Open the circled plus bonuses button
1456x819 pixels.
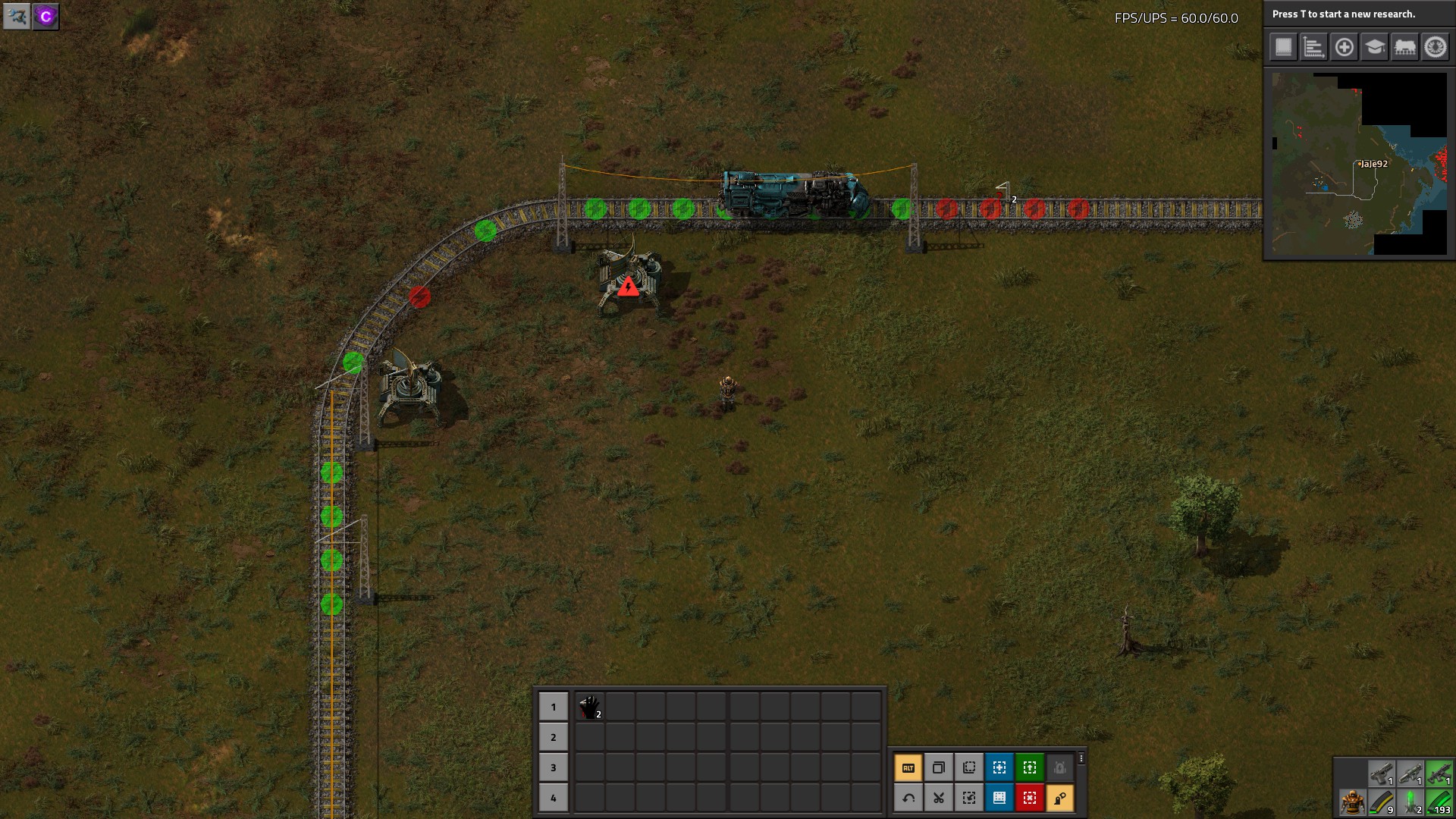1344,47
